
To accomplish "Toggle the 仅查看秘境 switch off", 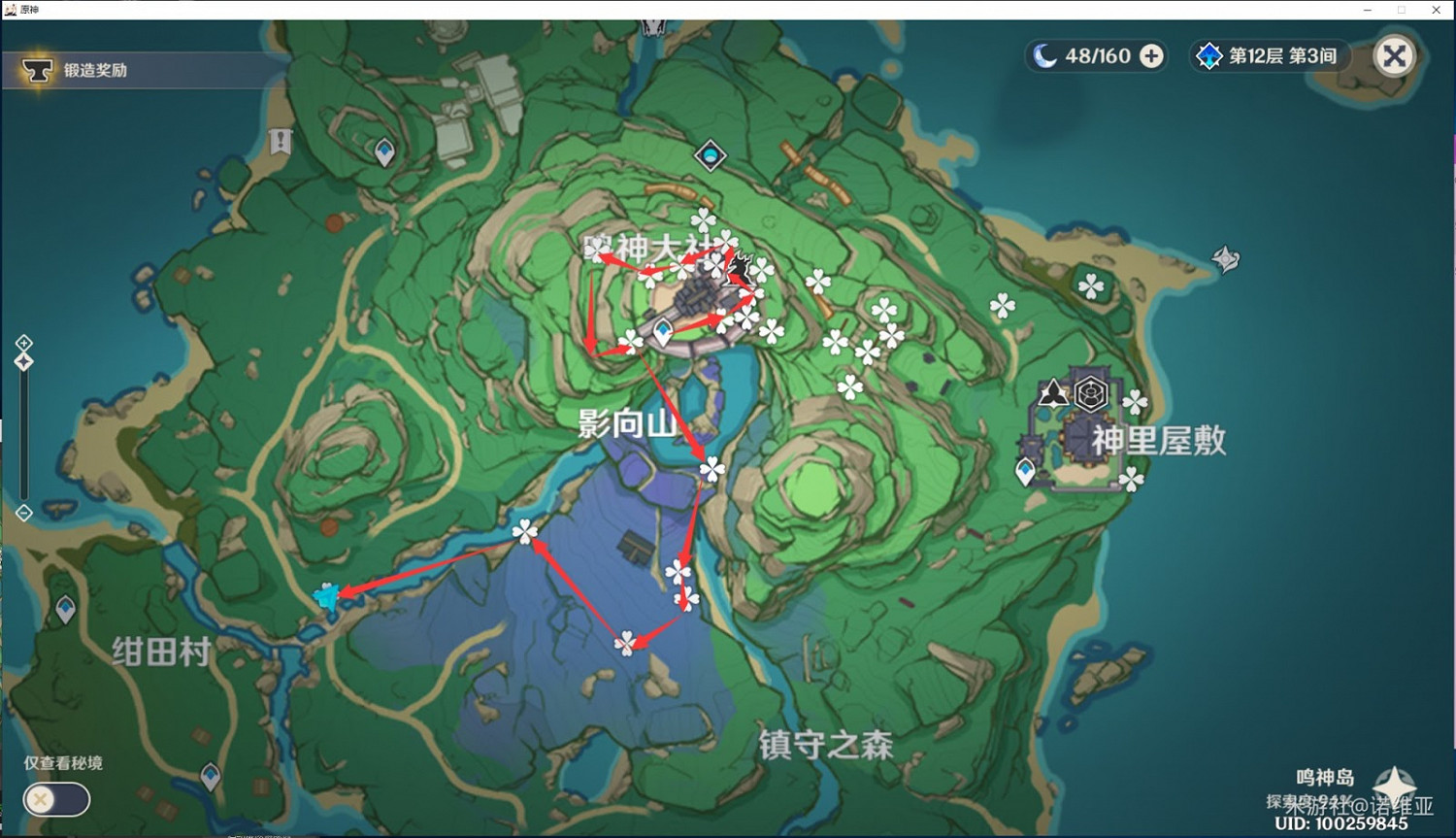I will (x=56, y=799).
